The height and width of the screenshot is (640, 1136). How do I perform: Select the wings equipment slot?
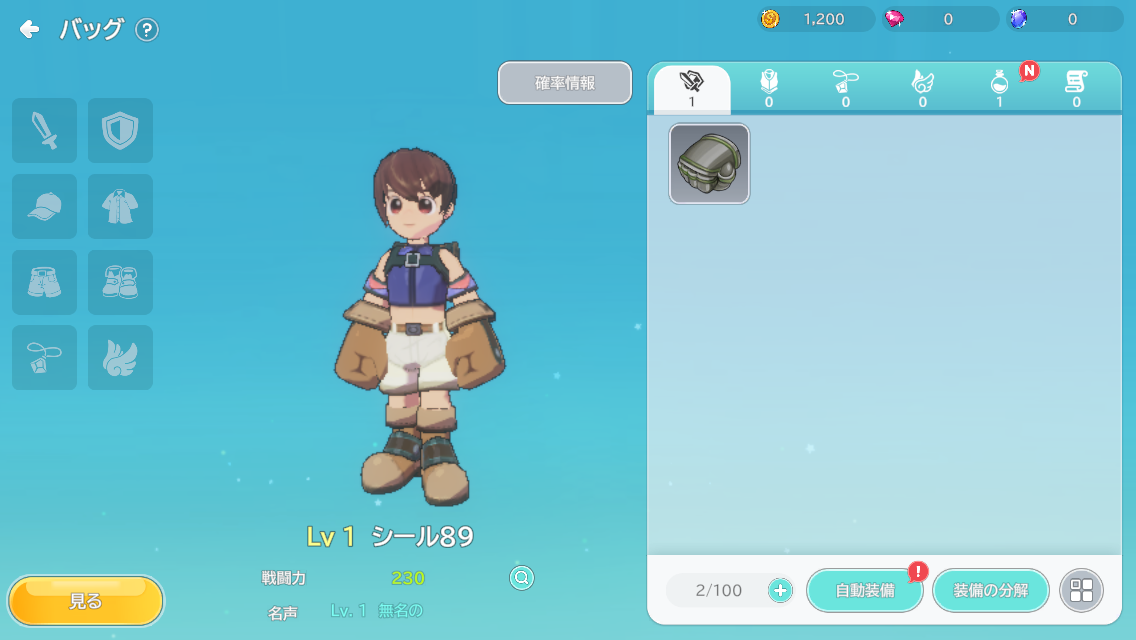pos(120,357)
